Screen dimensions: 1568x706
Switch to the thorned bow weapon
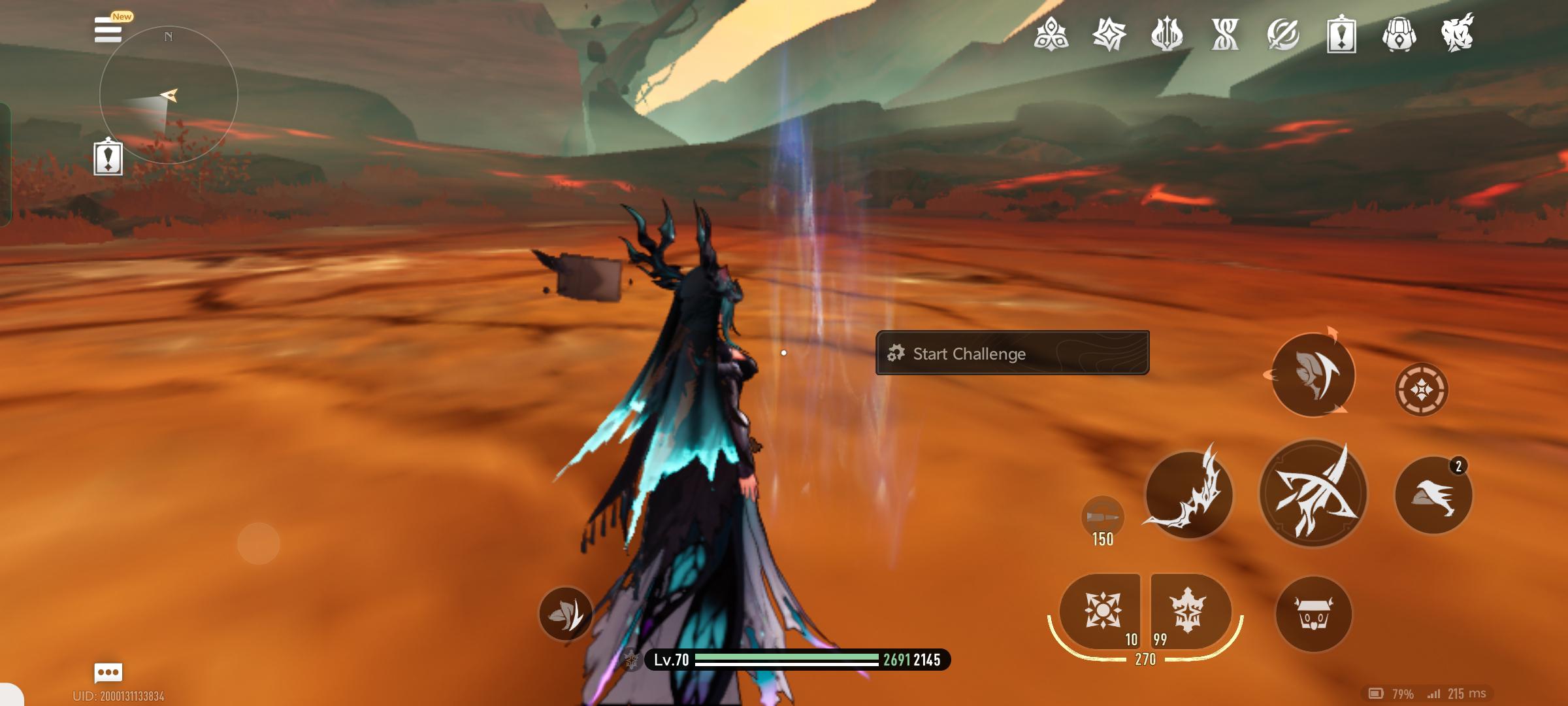(x=1188, y=494)
